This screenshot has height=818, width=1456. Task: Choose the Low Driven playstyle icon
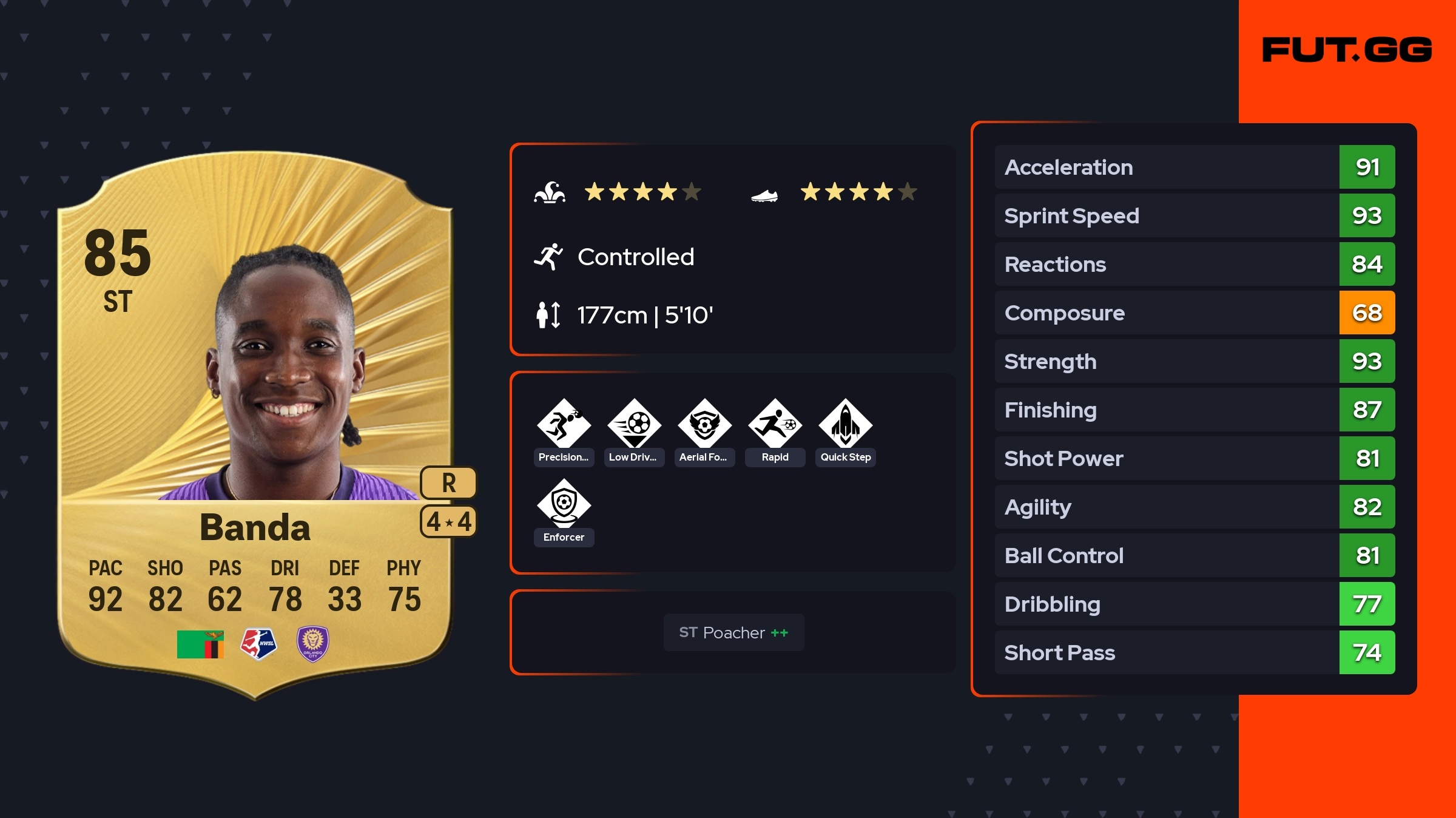[x=634, y=424]
